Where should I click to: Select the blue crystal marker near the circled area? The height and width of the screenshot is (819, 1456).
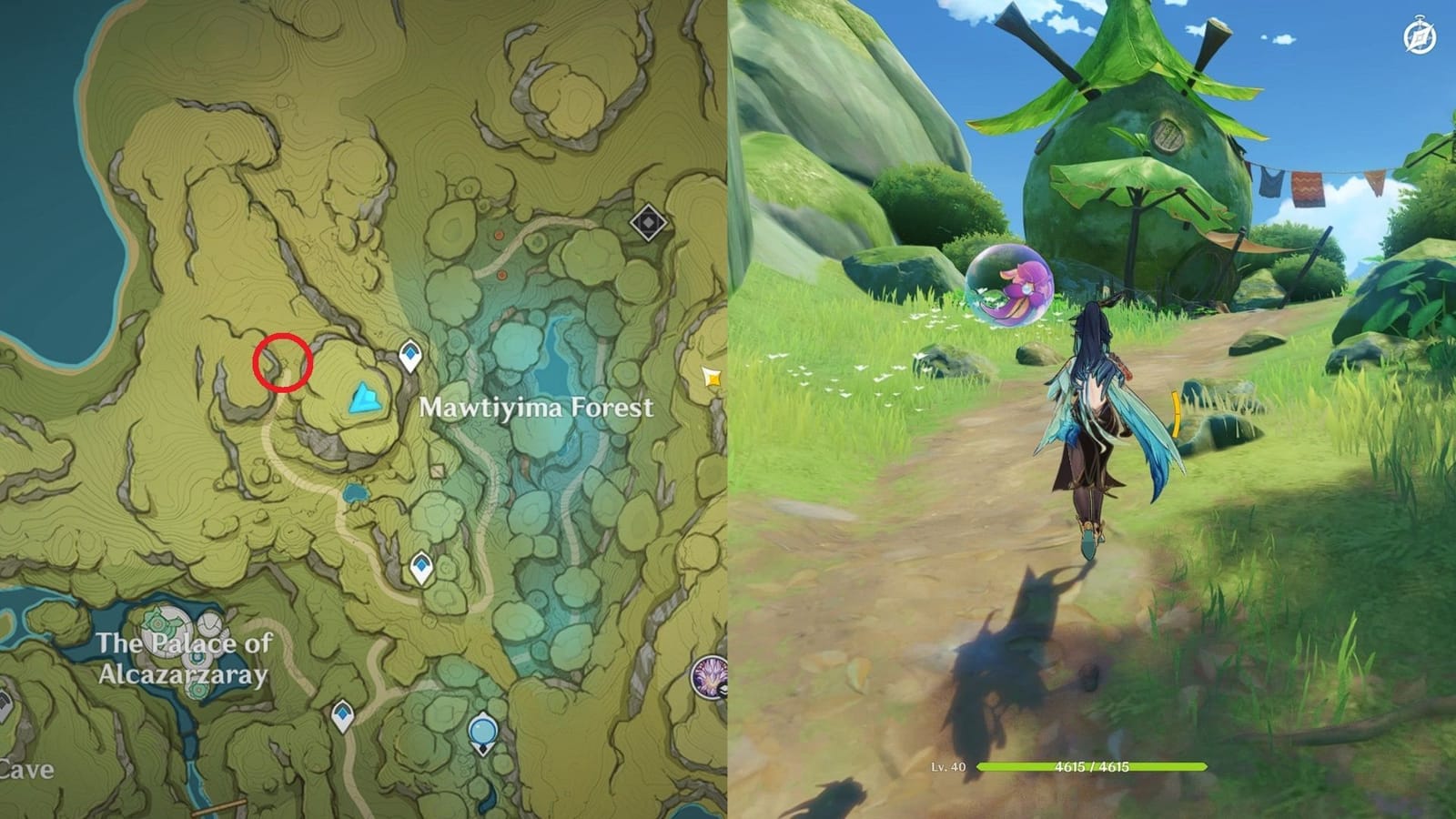(364, 399)
